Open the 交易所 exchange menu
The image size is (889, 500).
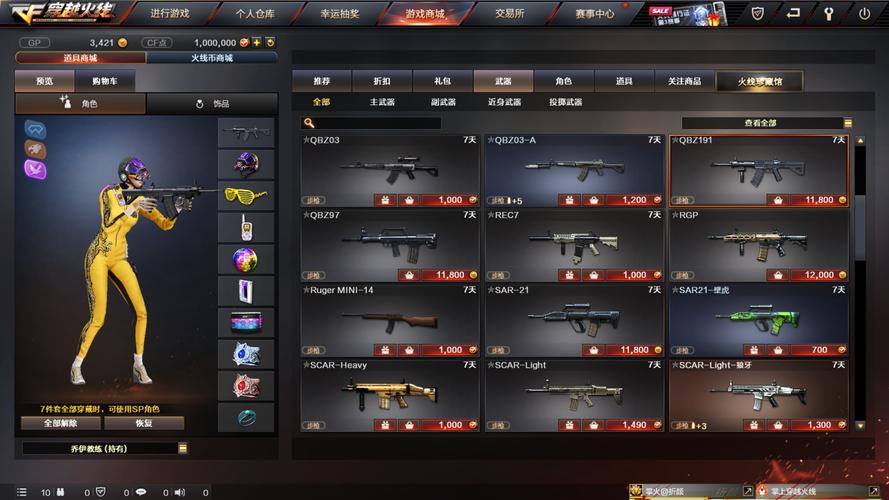510,14
